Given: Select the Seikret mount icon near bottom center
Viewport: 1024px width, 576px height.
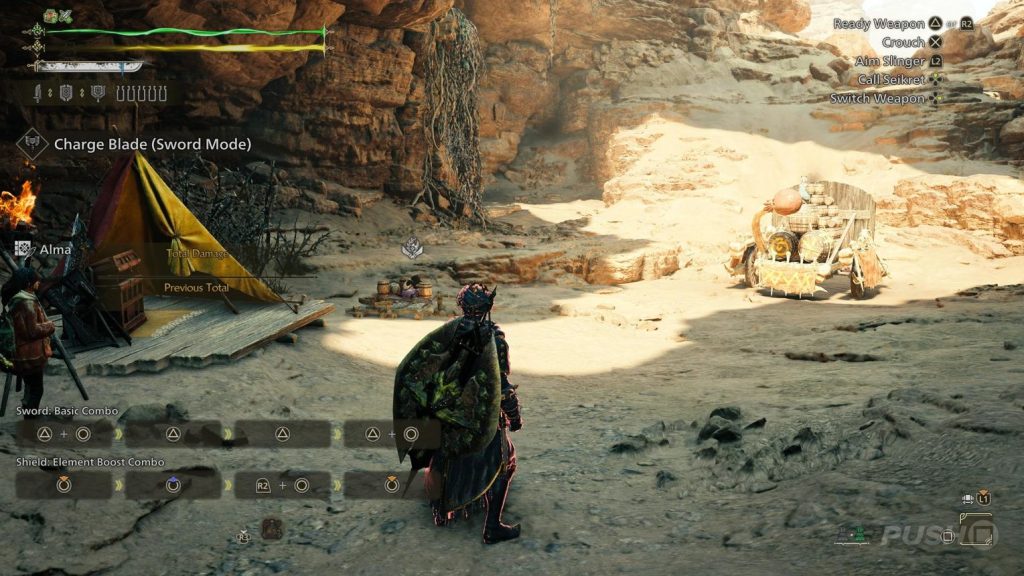Looking at the screenshot, I should click(272, 529).
